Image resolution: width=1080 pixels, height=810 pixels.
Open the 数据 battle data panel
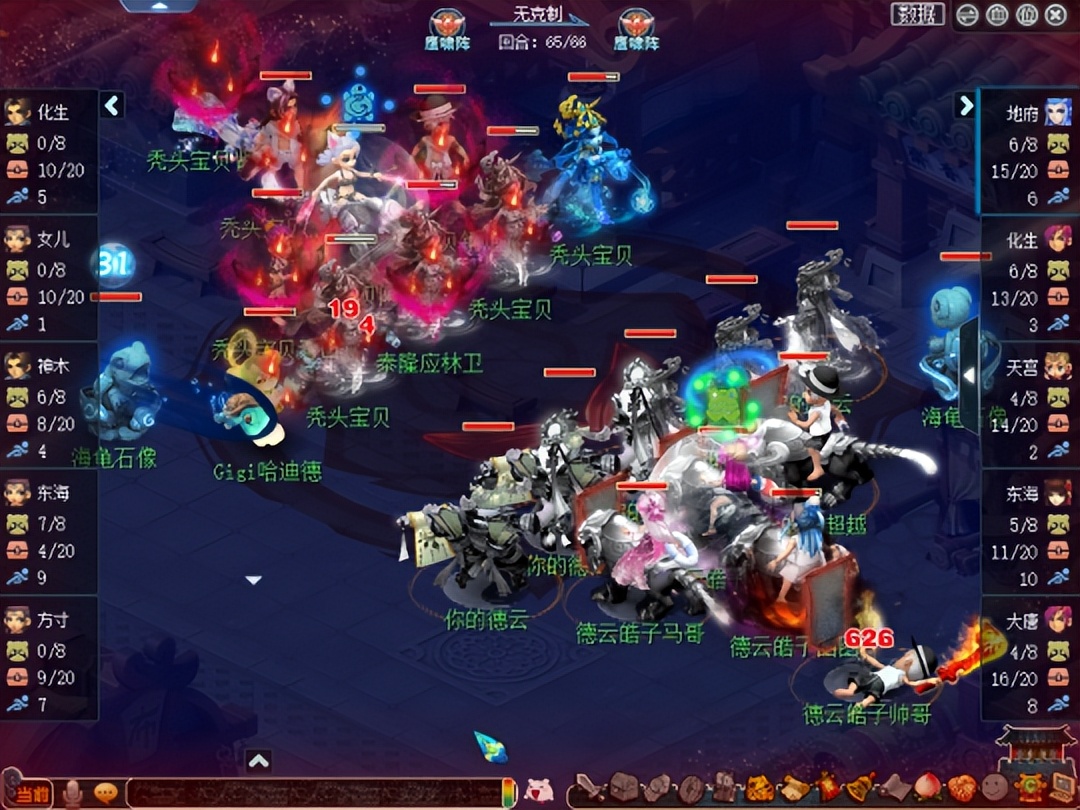tap(917, 14)
